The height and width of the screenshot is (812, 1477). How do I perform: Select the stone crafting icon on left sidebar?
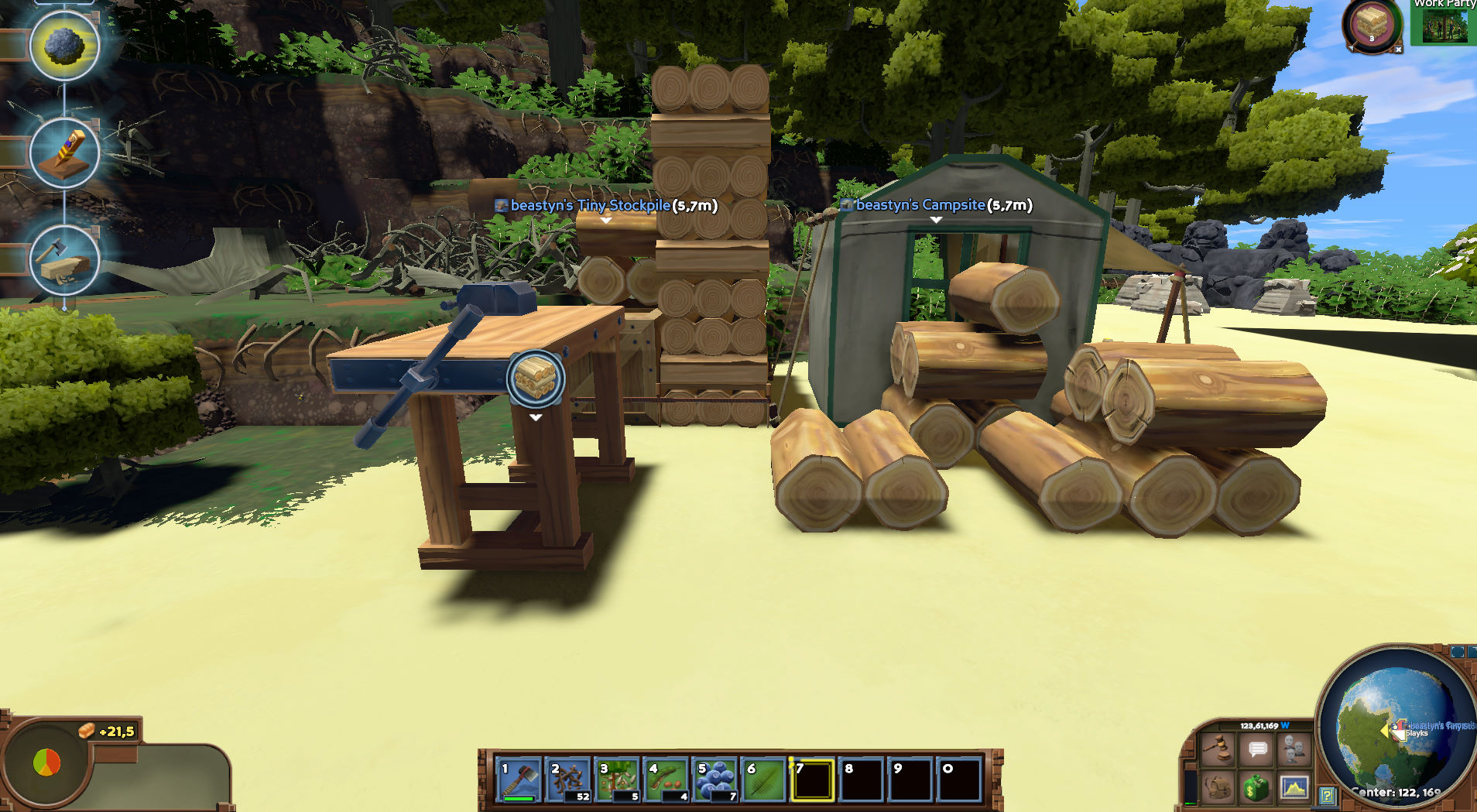click(x=65, y=47)
